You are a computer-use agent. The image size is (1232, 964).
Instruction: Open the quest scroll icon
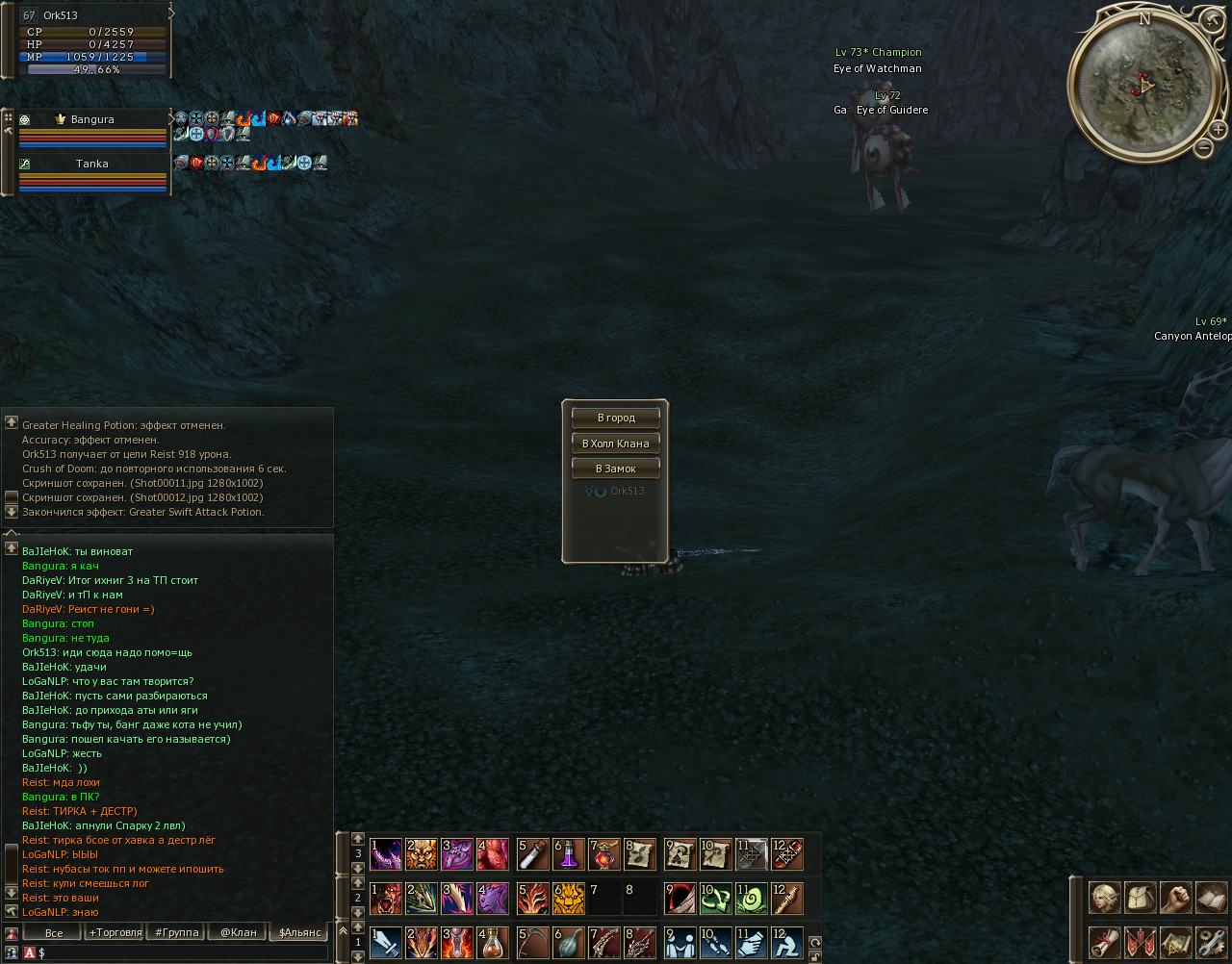coord(1104,942)
